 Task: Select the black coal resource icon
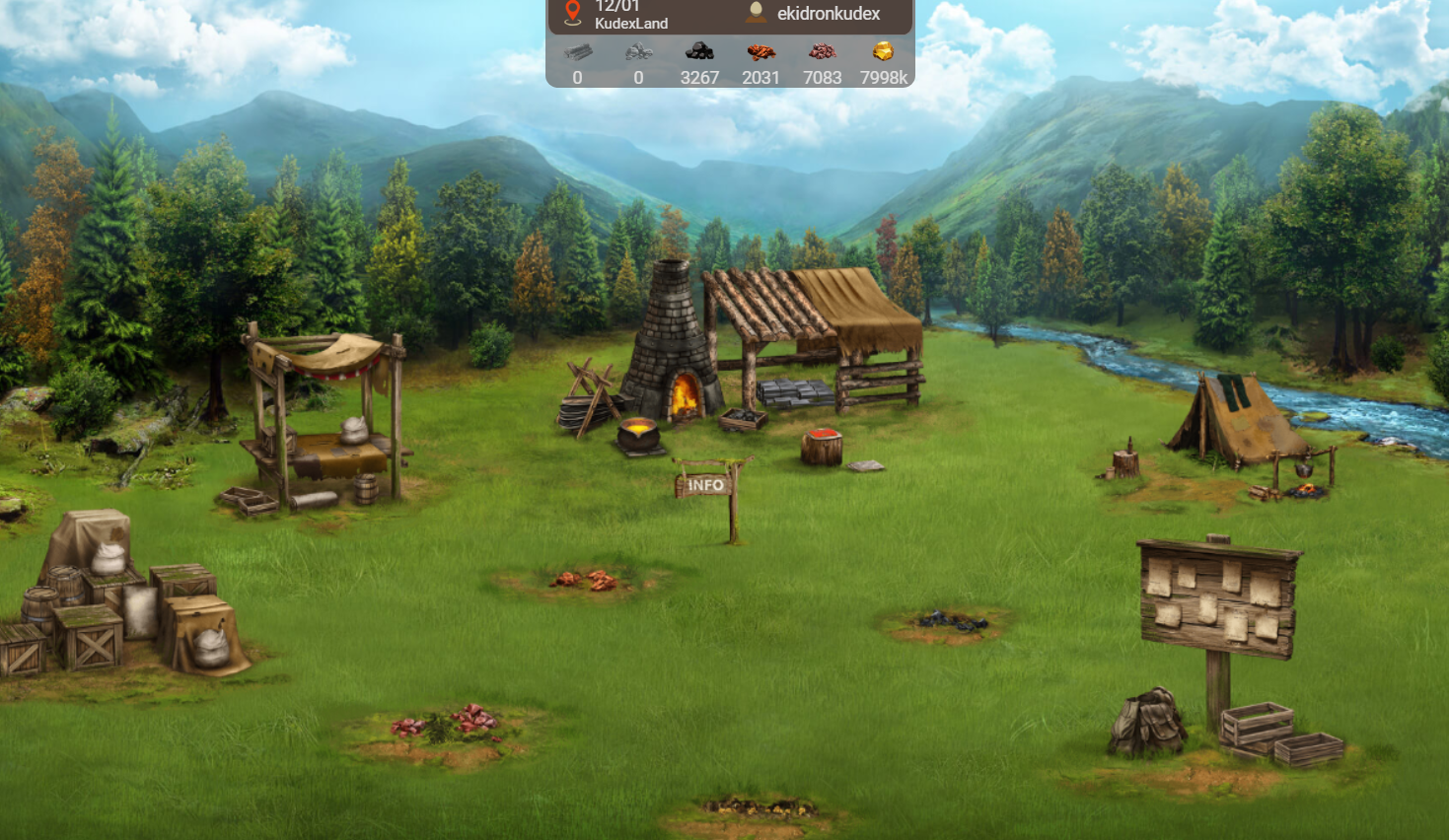pos(699,51)
